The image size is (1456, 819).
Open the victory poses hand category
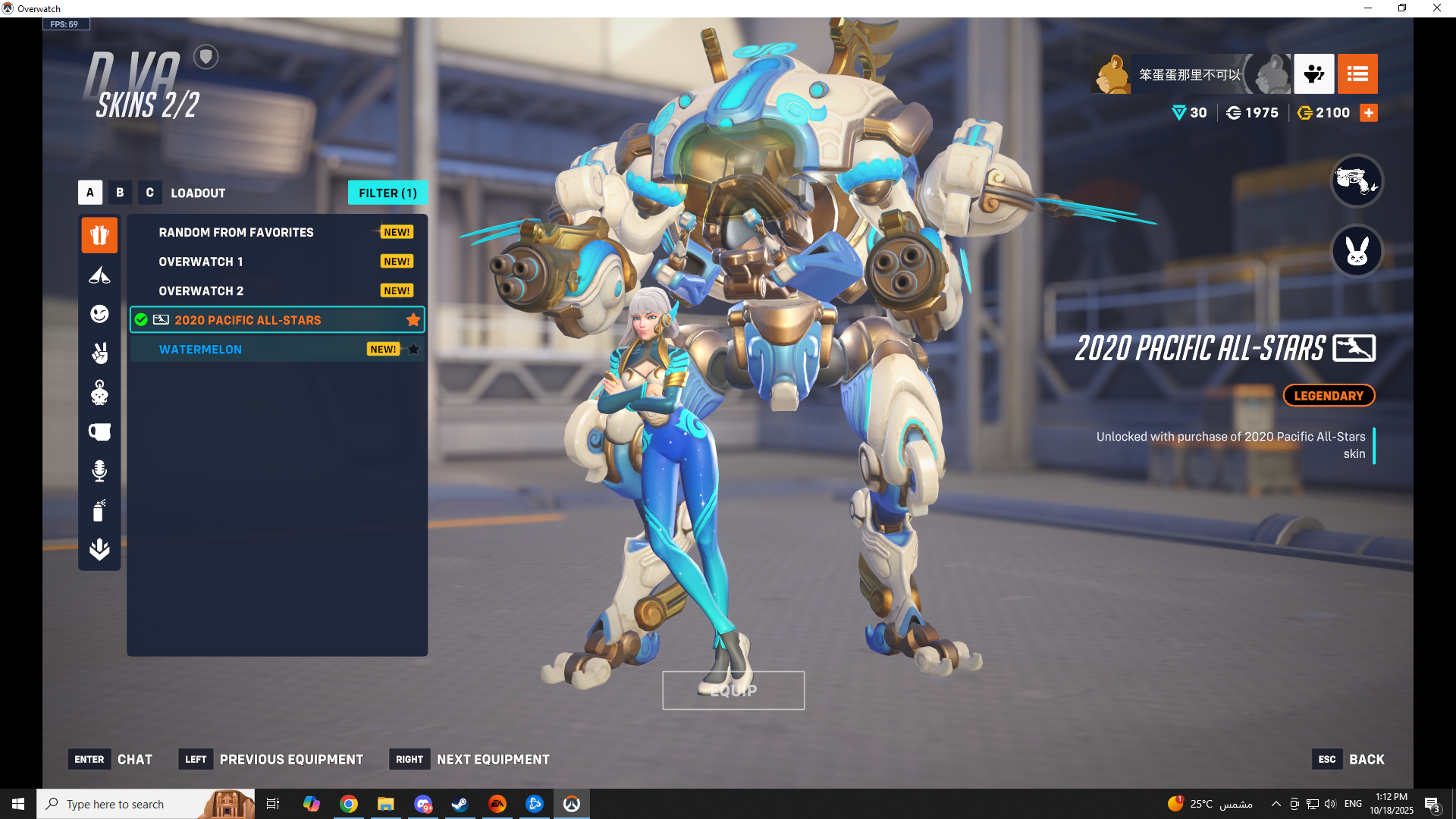(x=99, y=353)
